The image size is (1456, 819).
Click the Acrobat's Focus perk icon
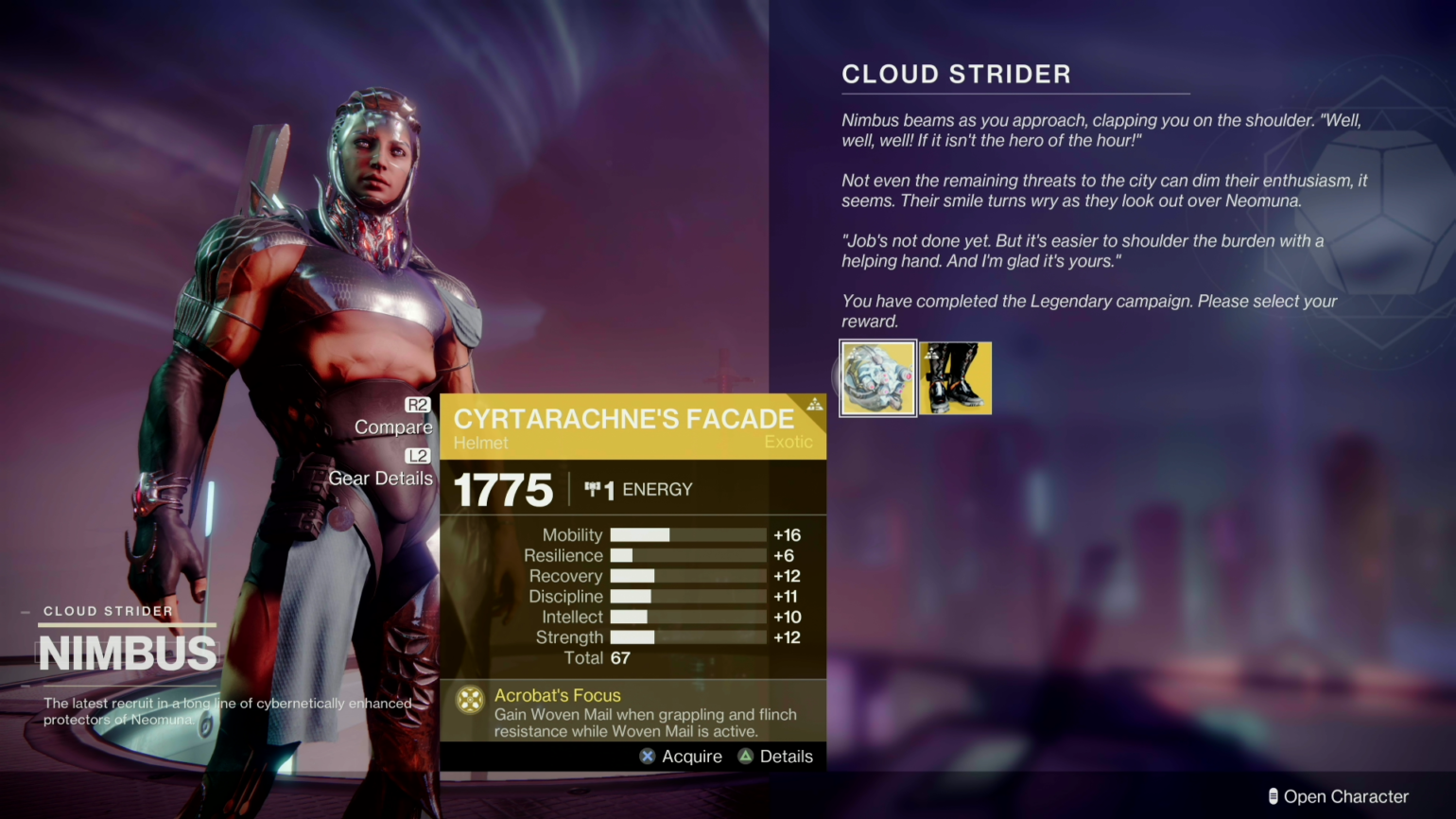point(470,702)
